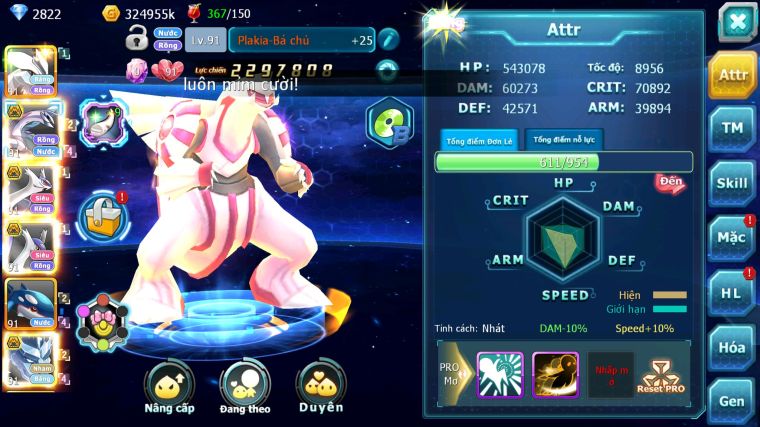The image size is (760, 427).
Task: Open the Skill side tab
Action: [732, 183]
